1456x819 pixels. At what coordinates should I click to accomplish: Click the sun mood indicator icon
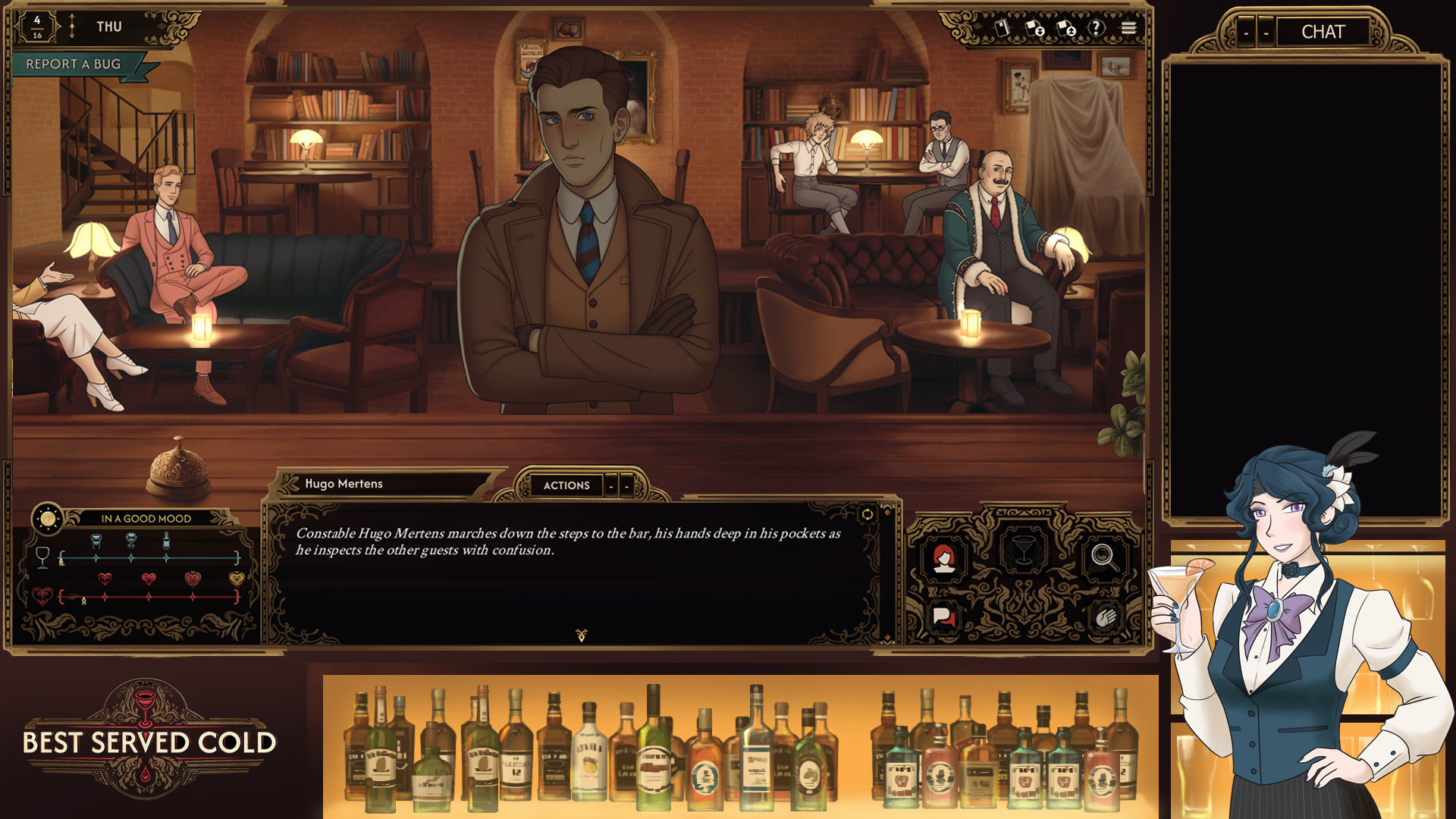click(x=48, y=519)
